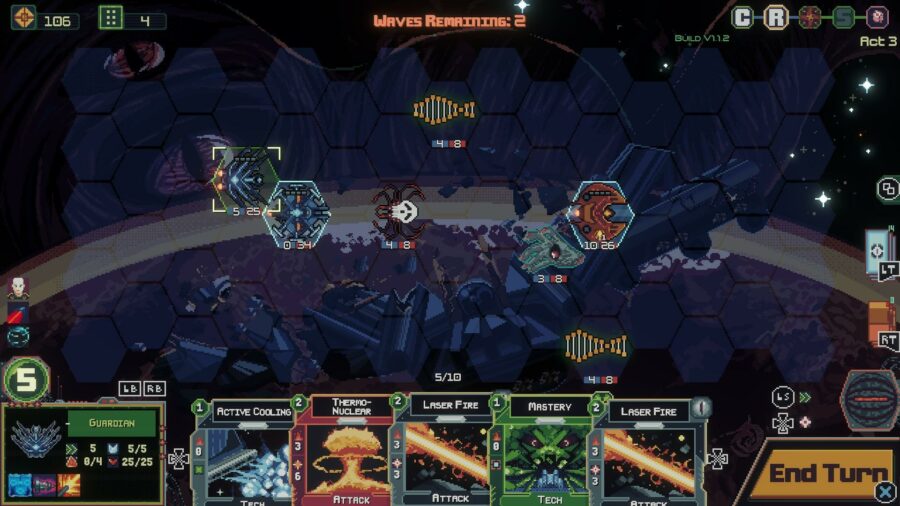Select the orange blast ability icon
Image resolution: width=900 pixels, height=506 pixels.
point(71,486)
